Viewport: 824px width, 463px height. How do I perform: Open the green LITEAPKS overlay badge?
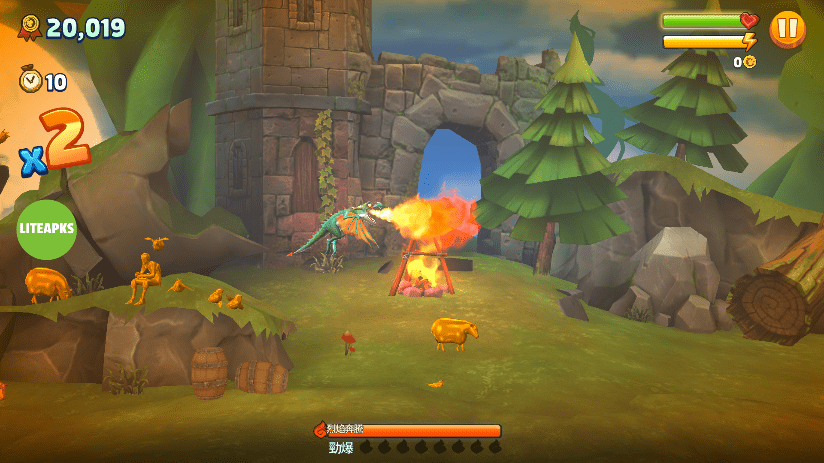click(46, 229)
